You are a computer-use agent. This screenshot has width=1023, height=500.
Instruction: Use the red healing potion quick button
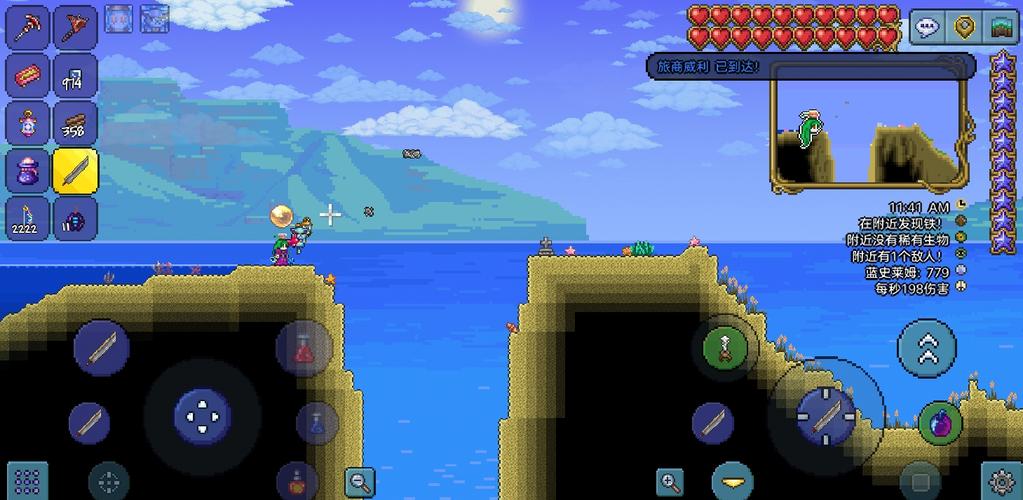(304, 349)
